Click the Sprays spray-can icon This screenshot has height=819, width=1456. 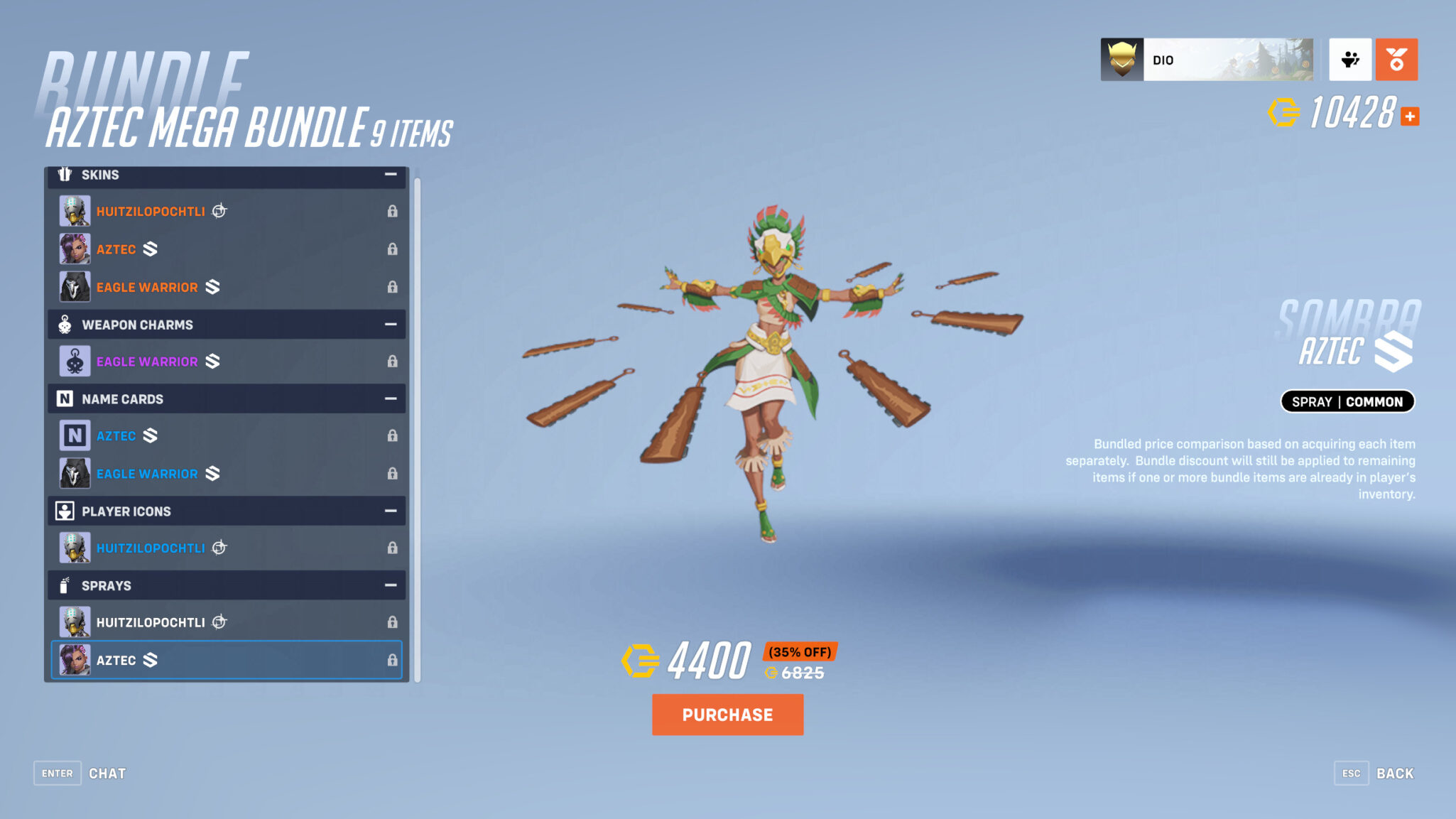65,585
